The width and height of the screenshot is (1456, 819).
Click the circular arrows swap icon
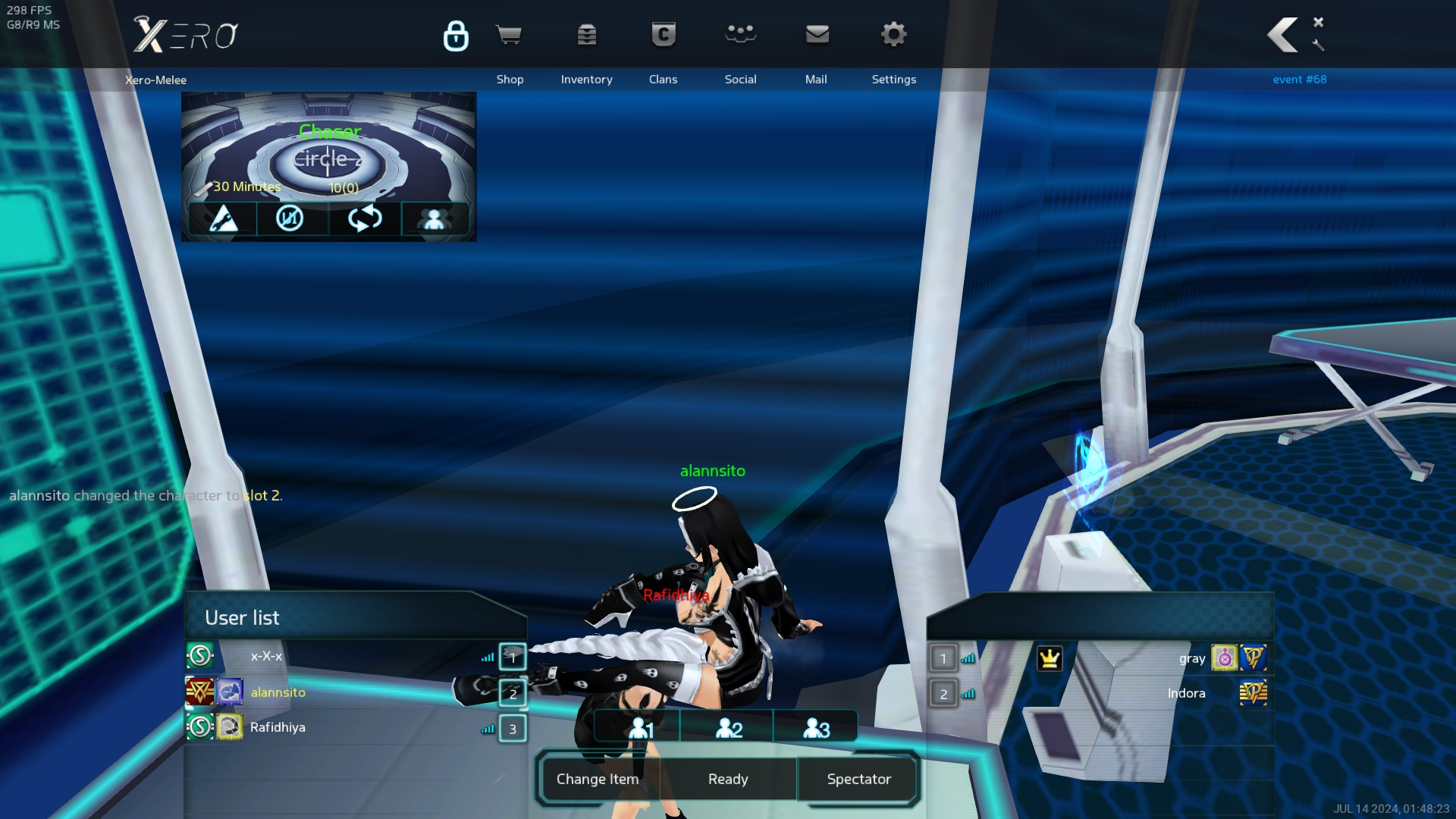[x=365, y=219]
